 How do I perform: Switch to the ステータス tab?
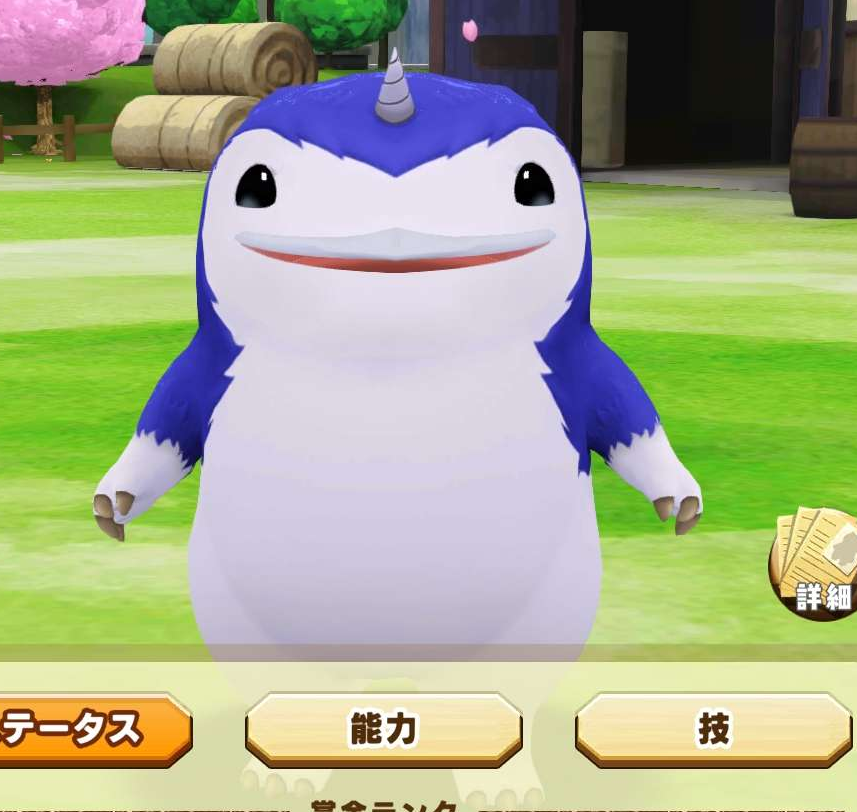coord(90,730)
